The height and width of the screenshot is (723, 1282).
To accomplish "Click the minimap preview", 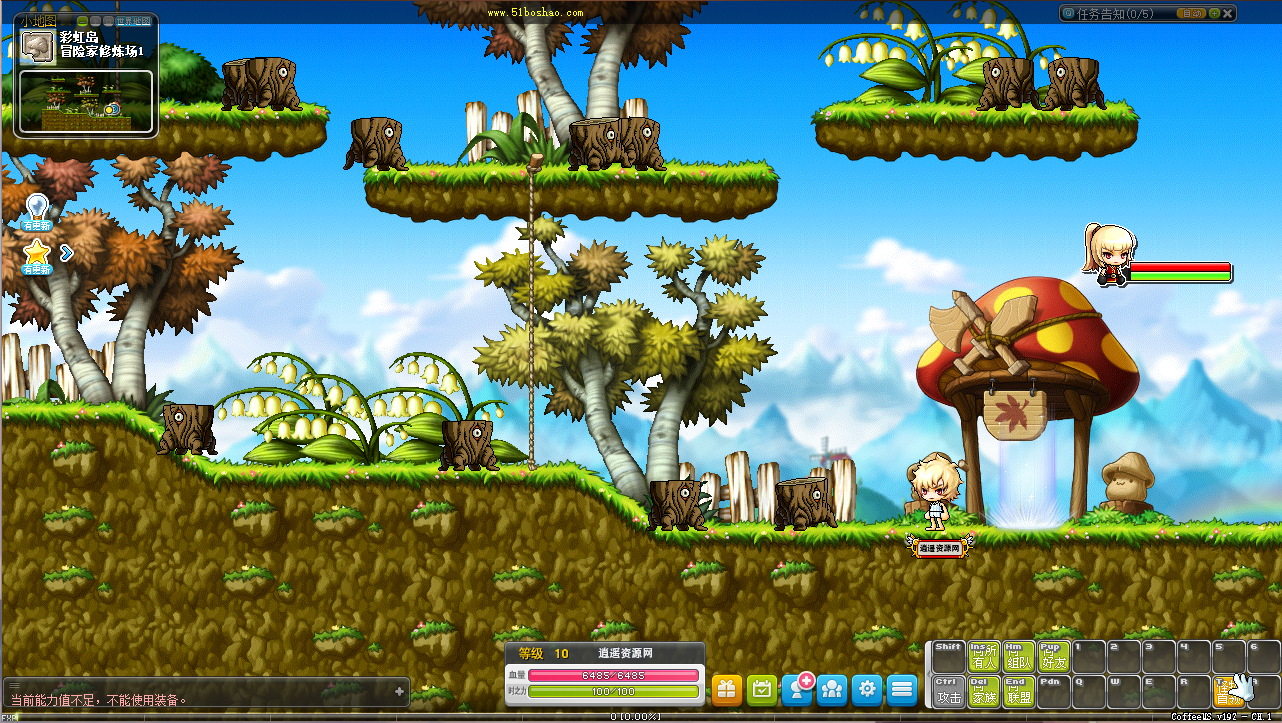I will [85, 102].
